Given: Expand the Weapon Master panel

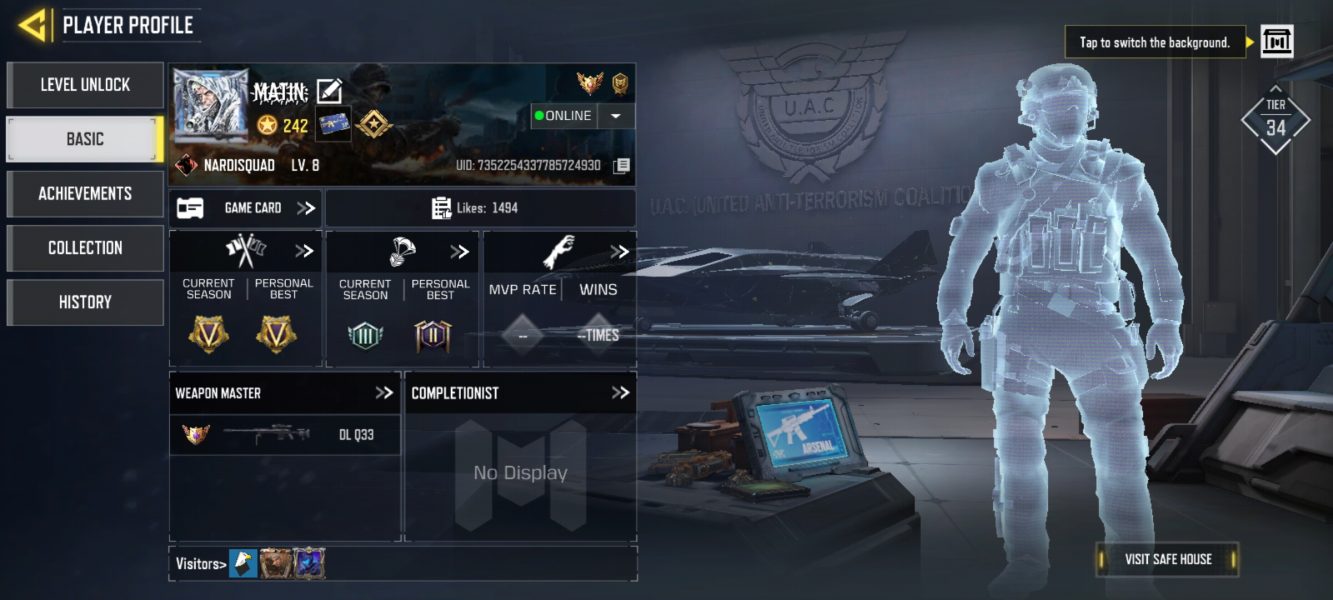Looking at the screenshot, I should click(x=384, y=393).
